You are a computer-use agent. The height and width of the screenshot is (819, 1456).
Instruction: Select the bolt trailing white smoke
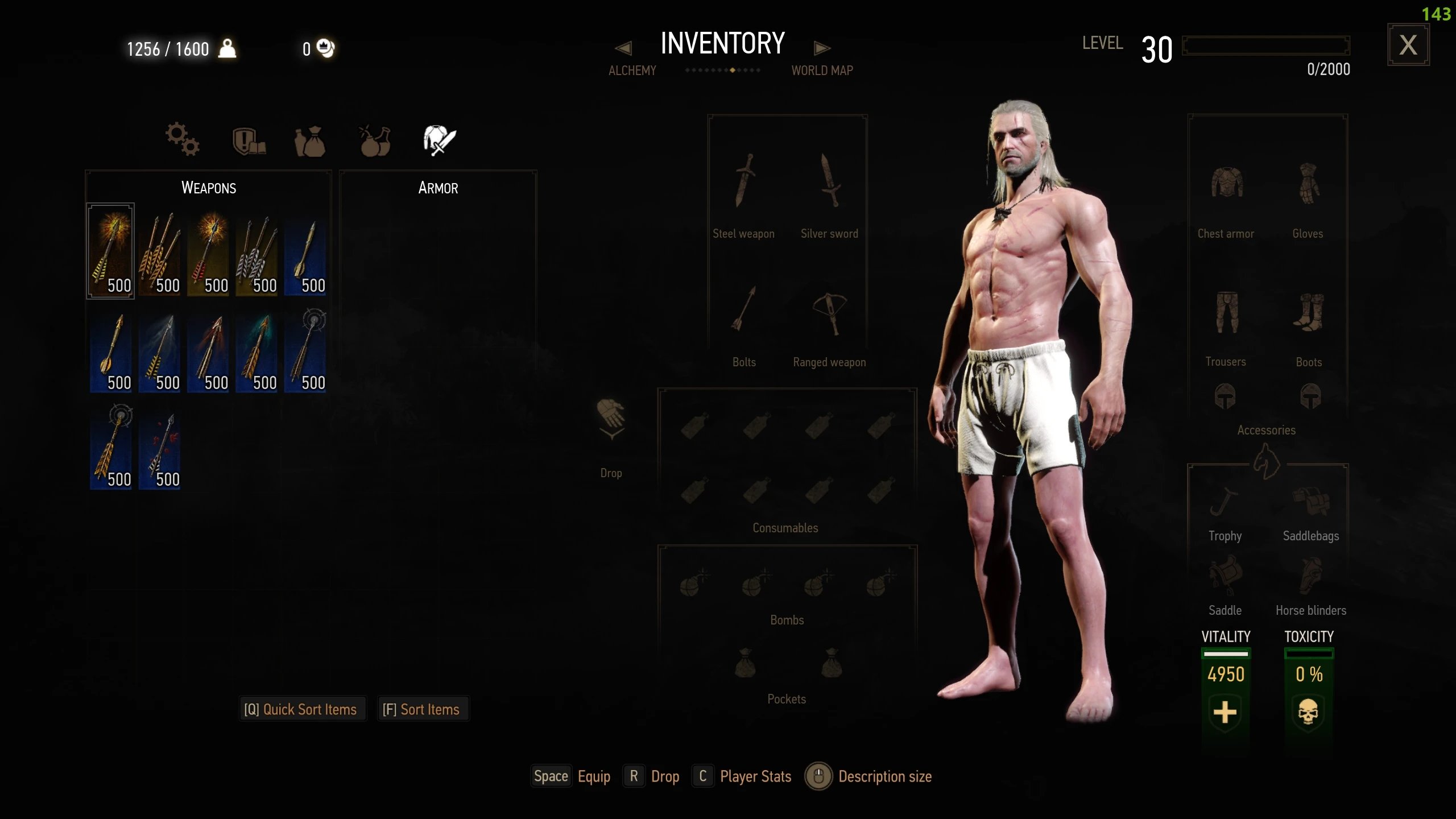coord(159,351)
